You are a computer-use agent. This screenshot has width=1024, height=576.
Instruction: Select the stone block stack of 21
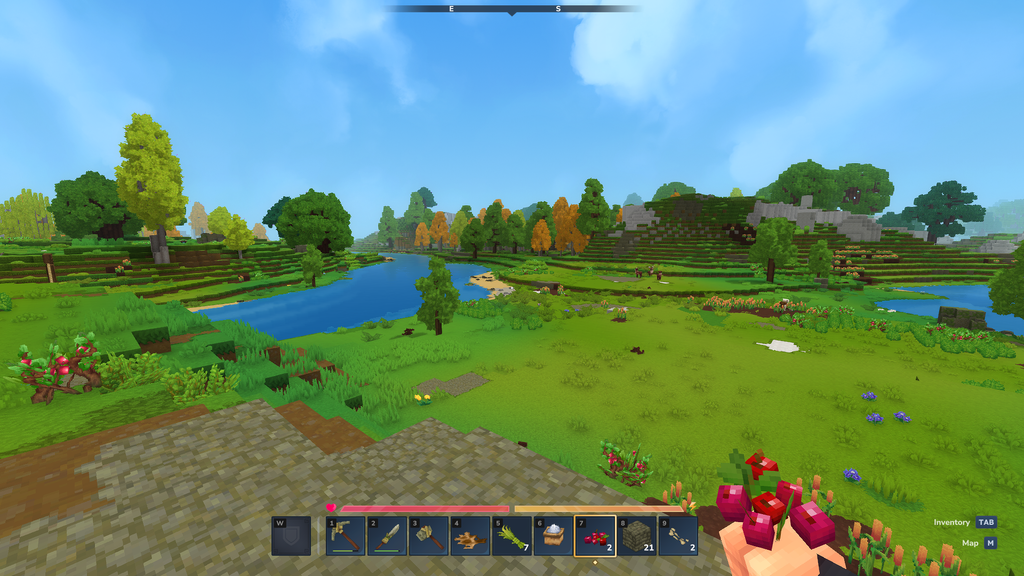coord(636,536)
